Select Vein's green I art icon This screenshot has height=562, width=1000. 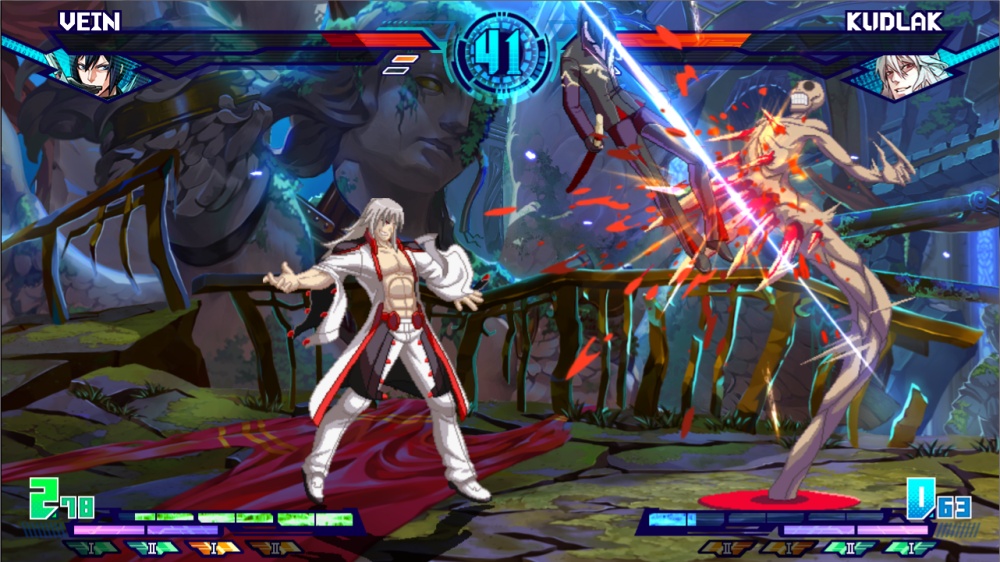pos(92,548)
